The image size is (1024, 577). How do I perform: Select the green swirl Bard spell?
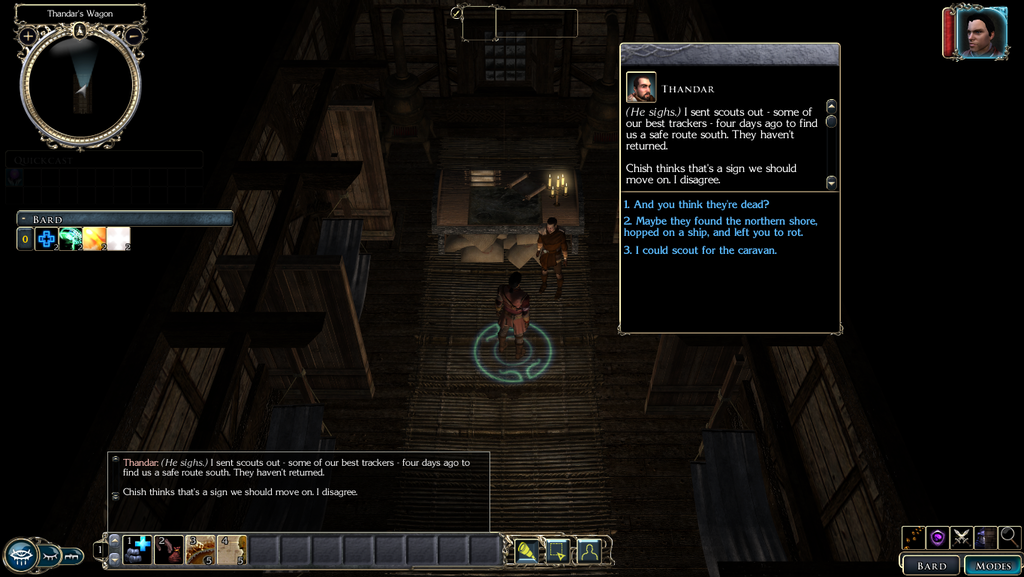click(70, 239)
